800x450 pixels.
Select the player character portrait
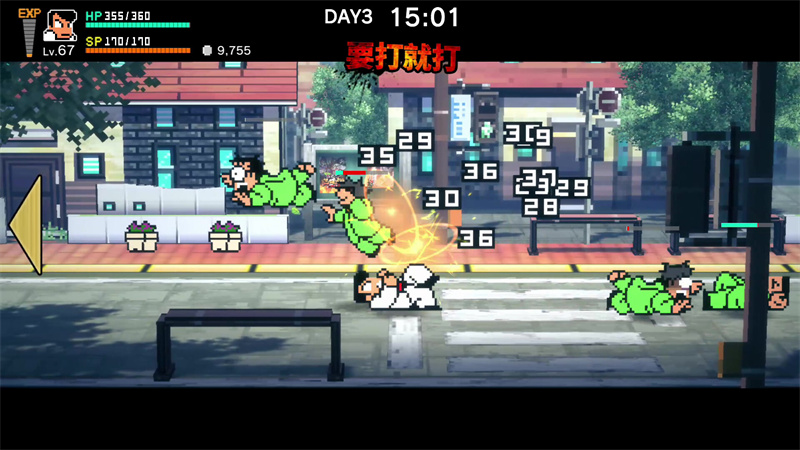[x=61, y=26]
